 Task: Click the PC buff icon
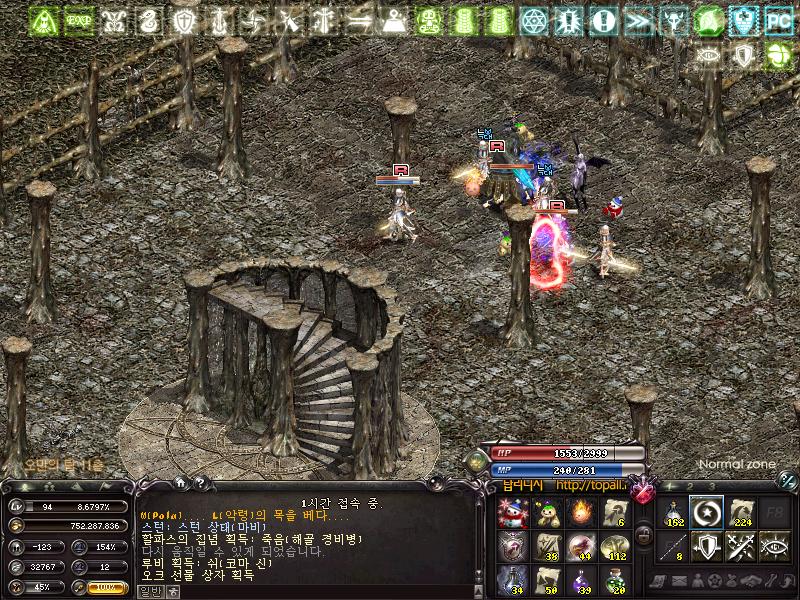777,19
